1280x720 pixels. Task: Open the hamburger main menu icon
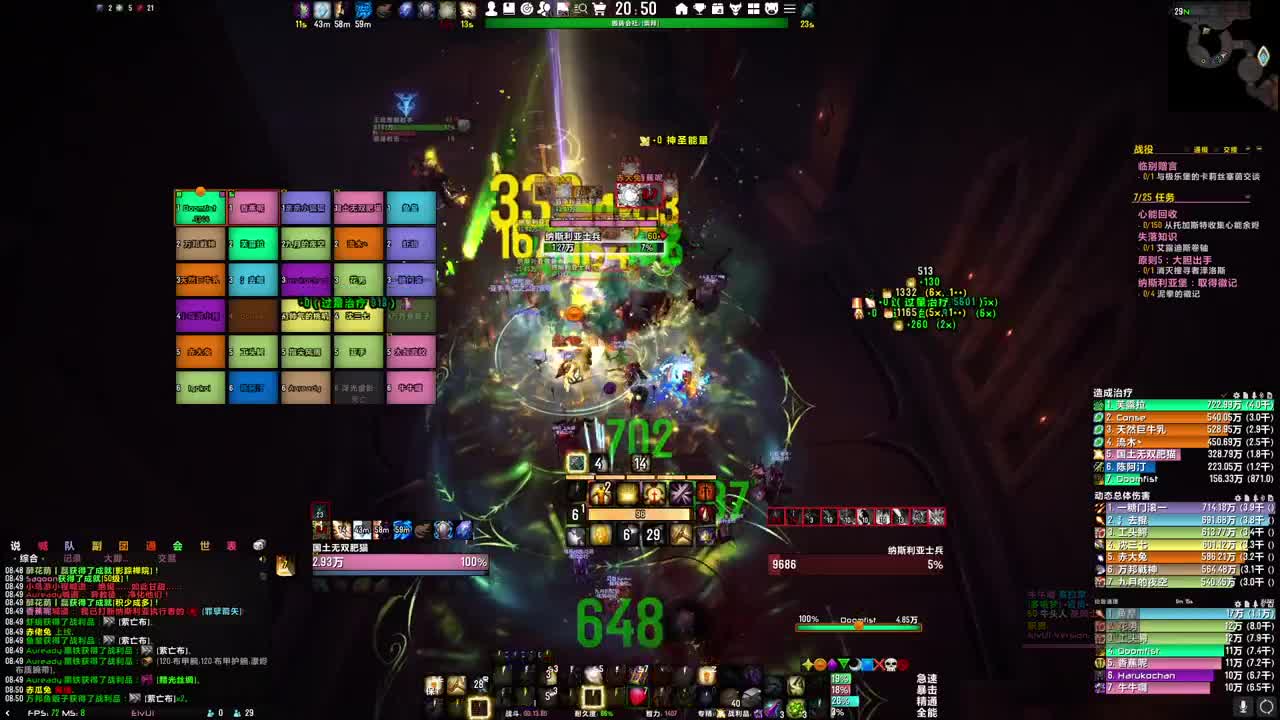coord(790,8)
